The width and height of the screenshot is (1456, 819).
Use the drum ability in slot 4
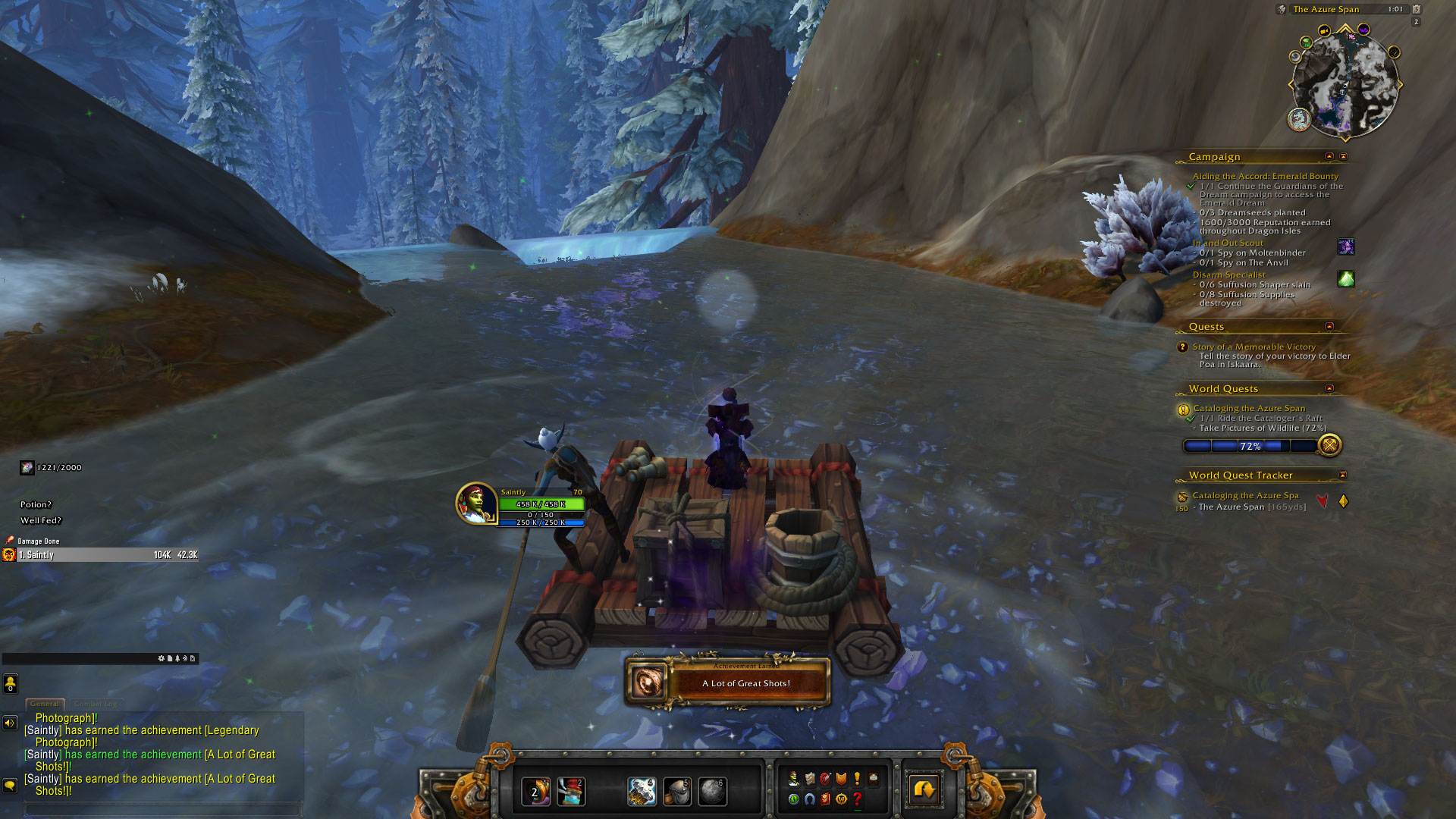point(642,792)
